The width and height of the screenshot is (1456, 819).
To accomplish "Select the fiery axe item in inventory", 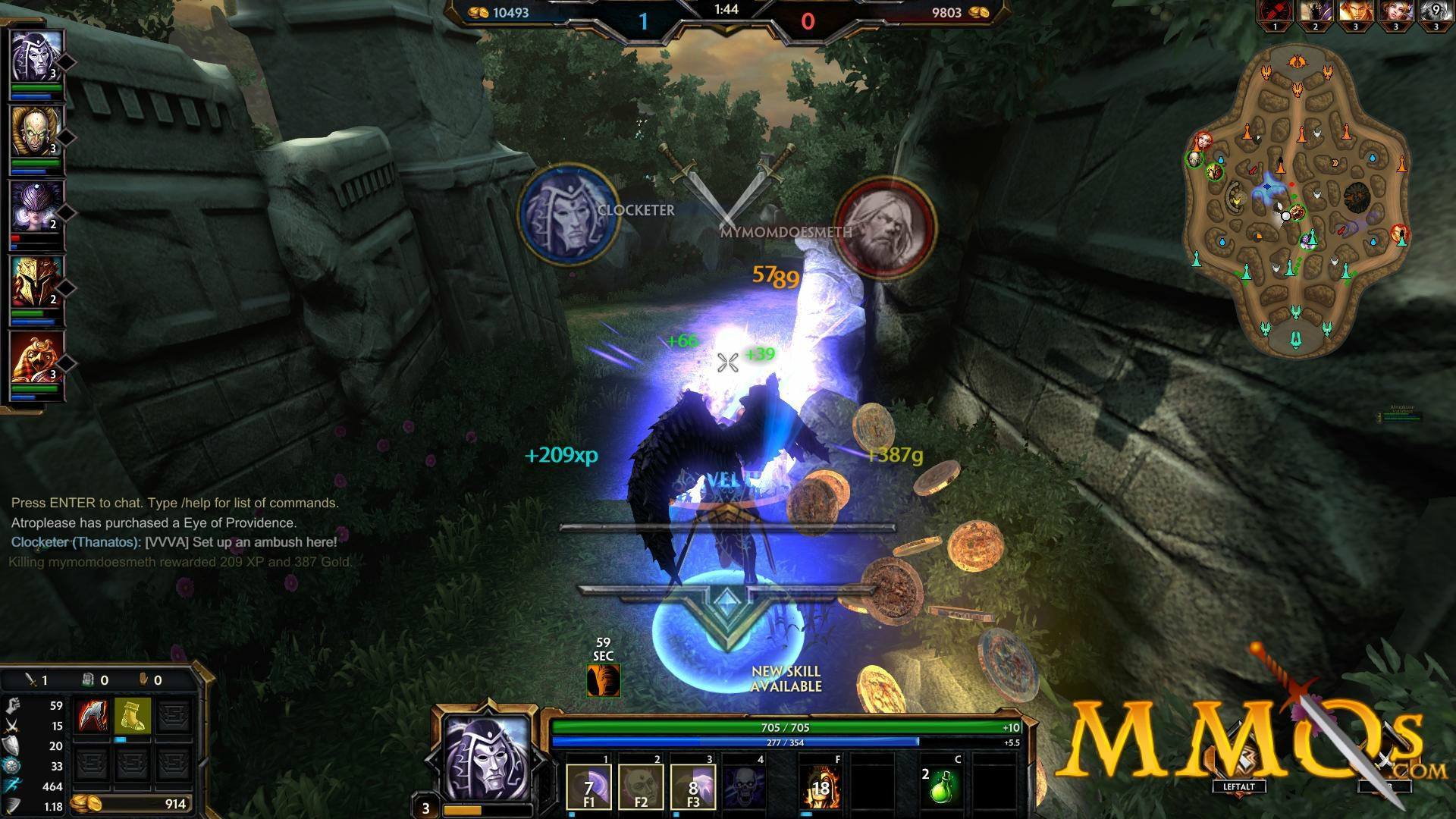I will pyautogui.click(x=90, y=714).
